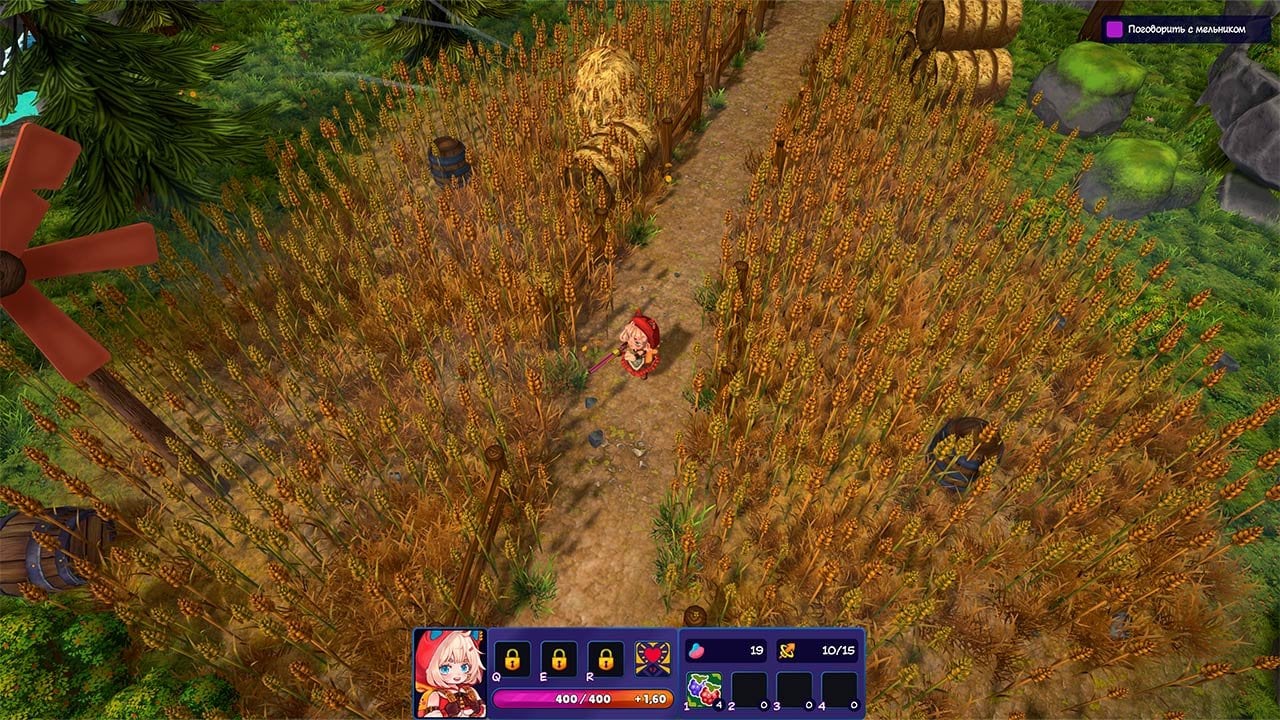
Task: Select the locked Q ability slot
Action: click(x=512, y=659)
